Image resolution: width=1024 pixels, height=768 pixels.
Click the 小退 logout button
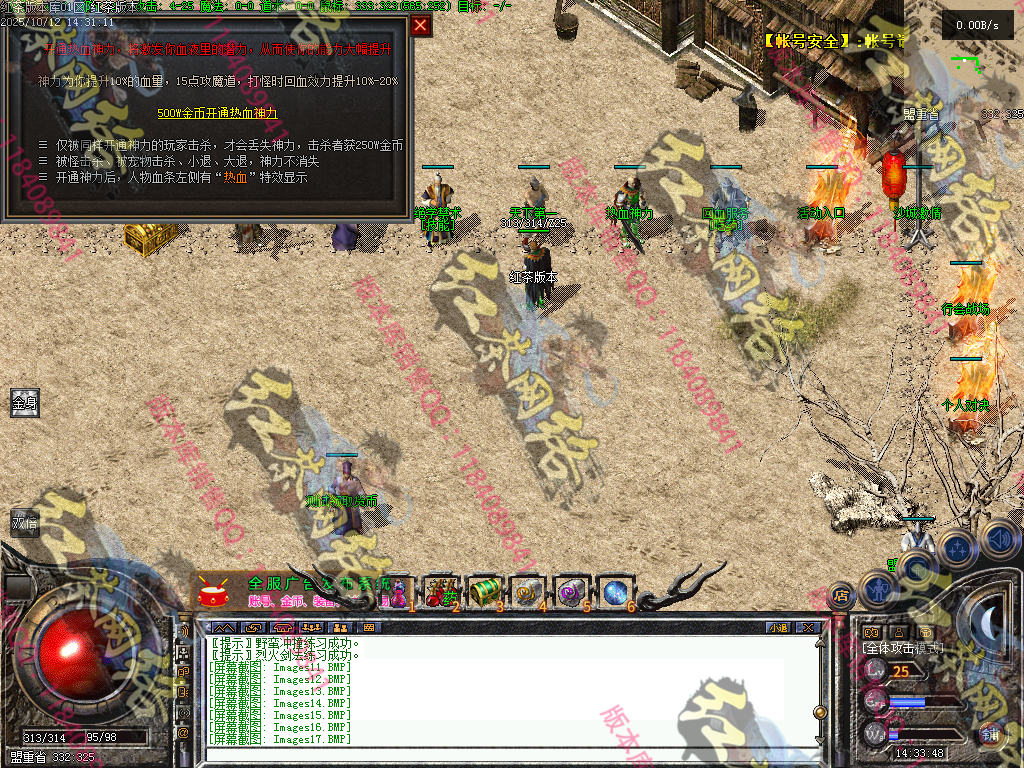(778, 627)
